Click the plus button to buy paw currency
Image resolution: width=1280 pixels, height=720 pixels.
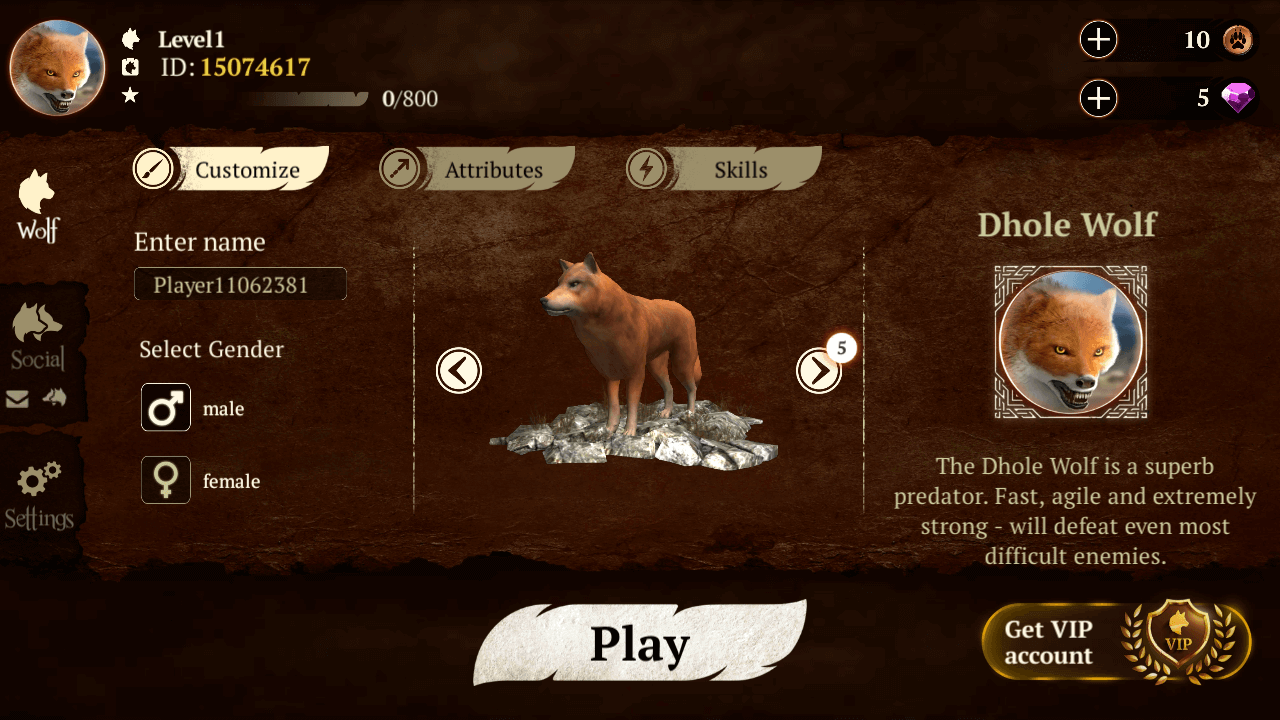[1098, 40]
